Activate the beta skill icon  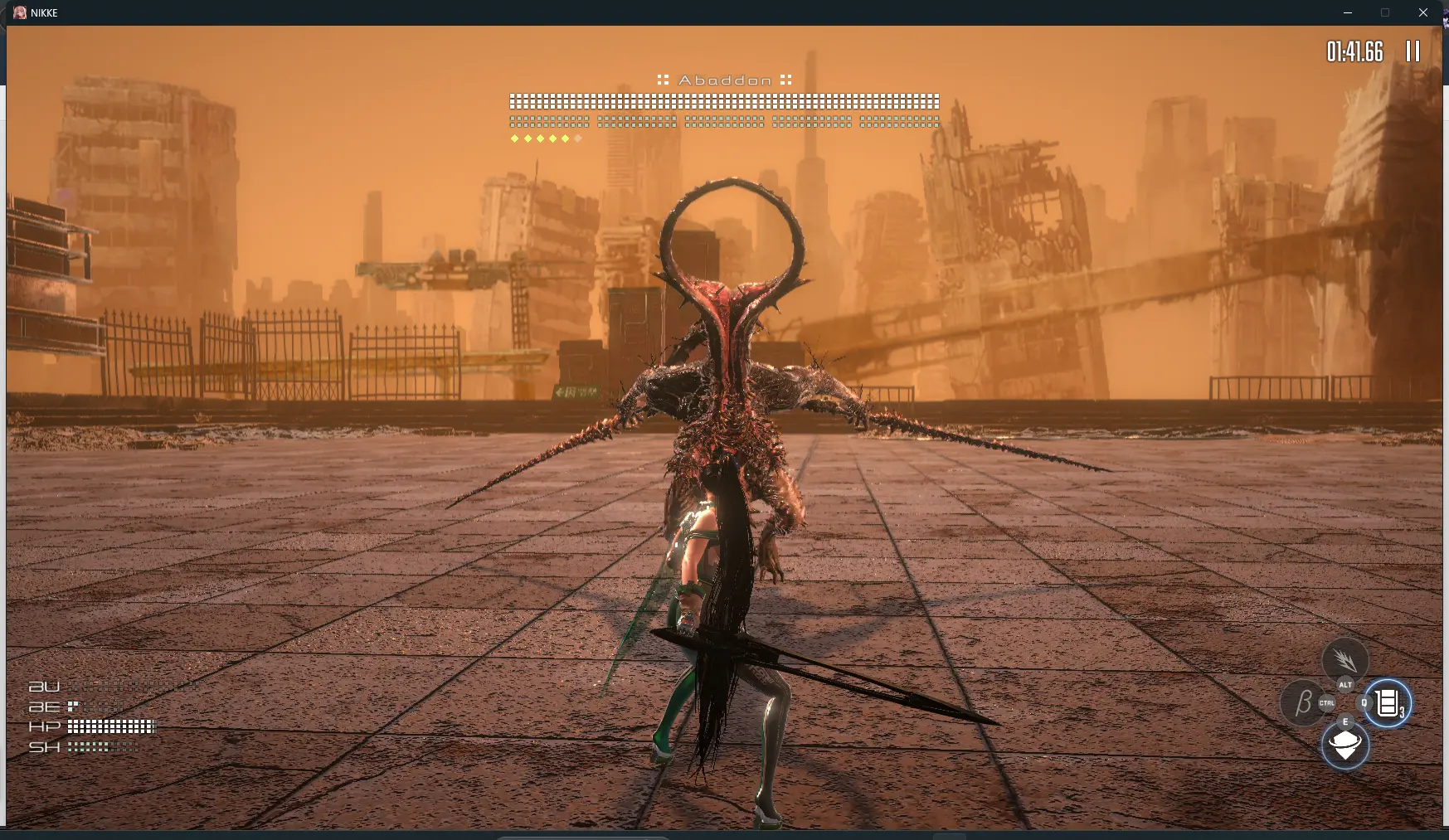(1302, 702)
